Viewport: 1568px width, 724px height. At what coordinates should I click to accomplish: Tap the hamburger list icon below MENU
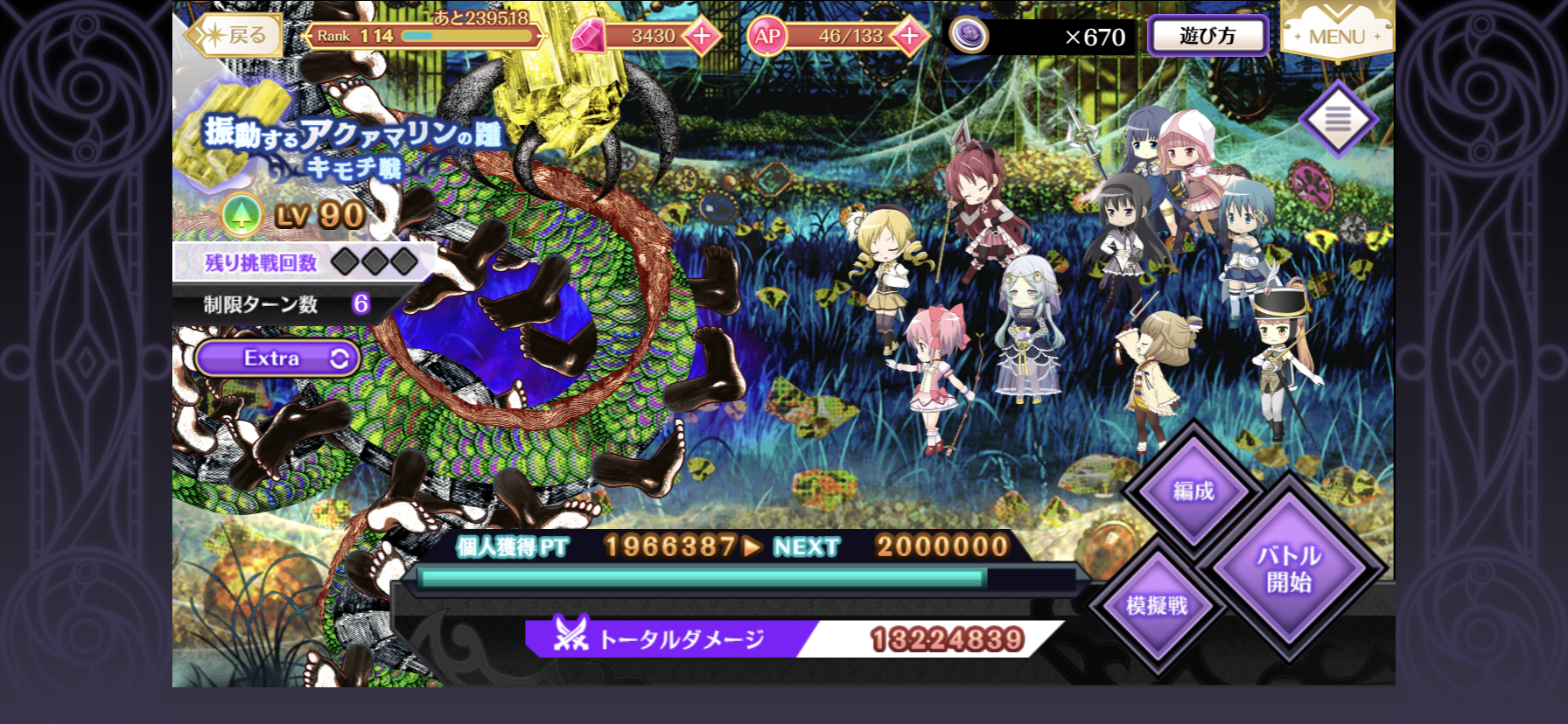click(x=1340, y=118)
